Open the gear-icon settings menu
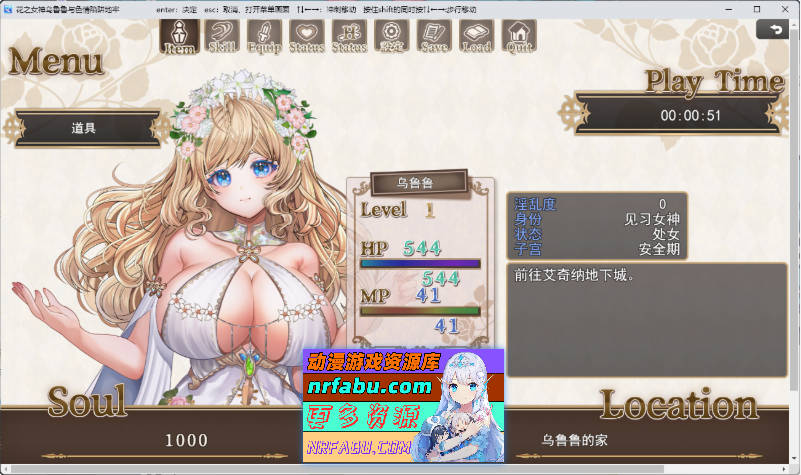801x475 pixels. (392, 35)
